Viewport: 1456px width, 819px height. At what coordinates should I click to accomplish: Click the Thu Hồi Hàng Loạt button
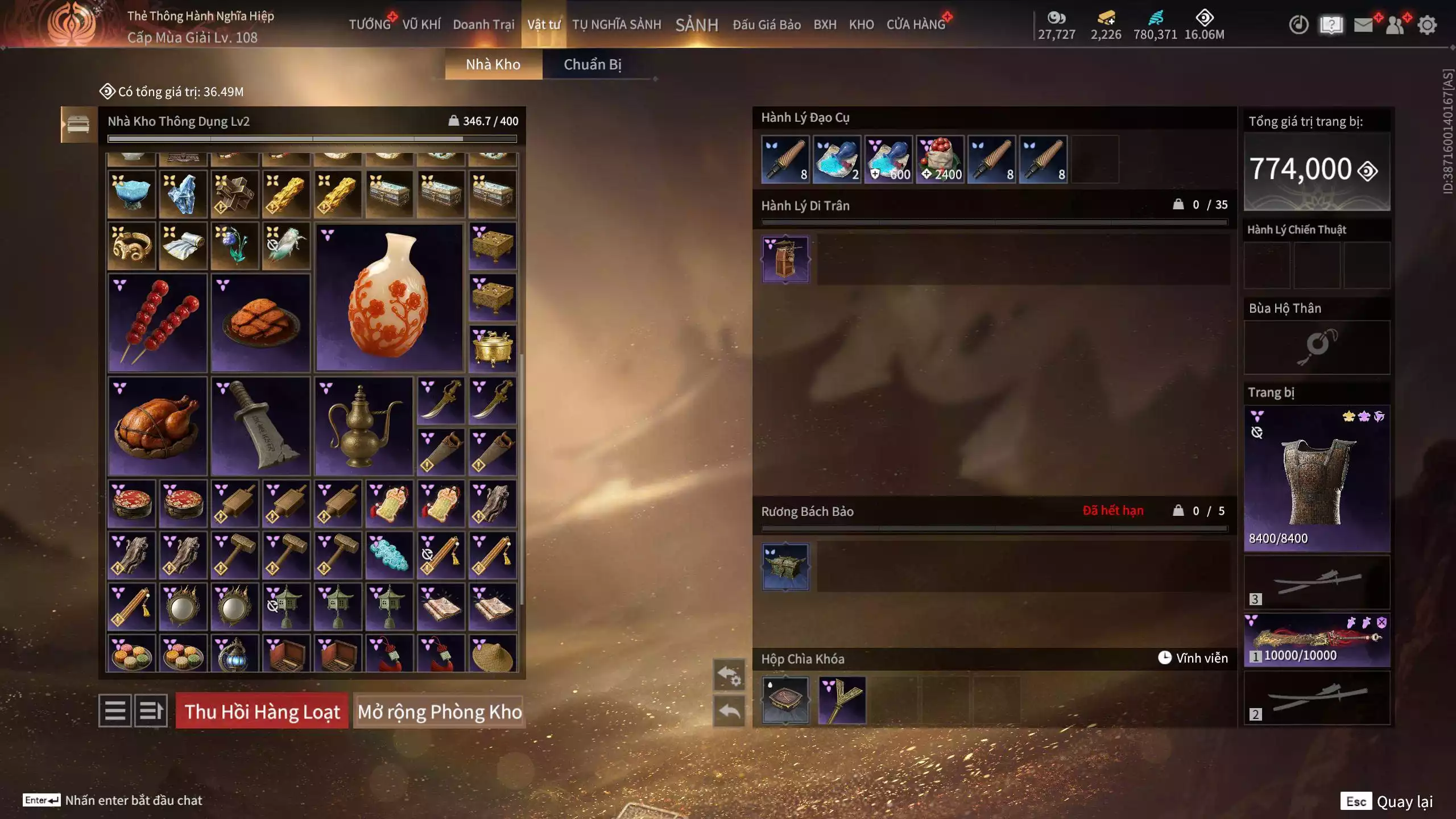tap(262, 711)
